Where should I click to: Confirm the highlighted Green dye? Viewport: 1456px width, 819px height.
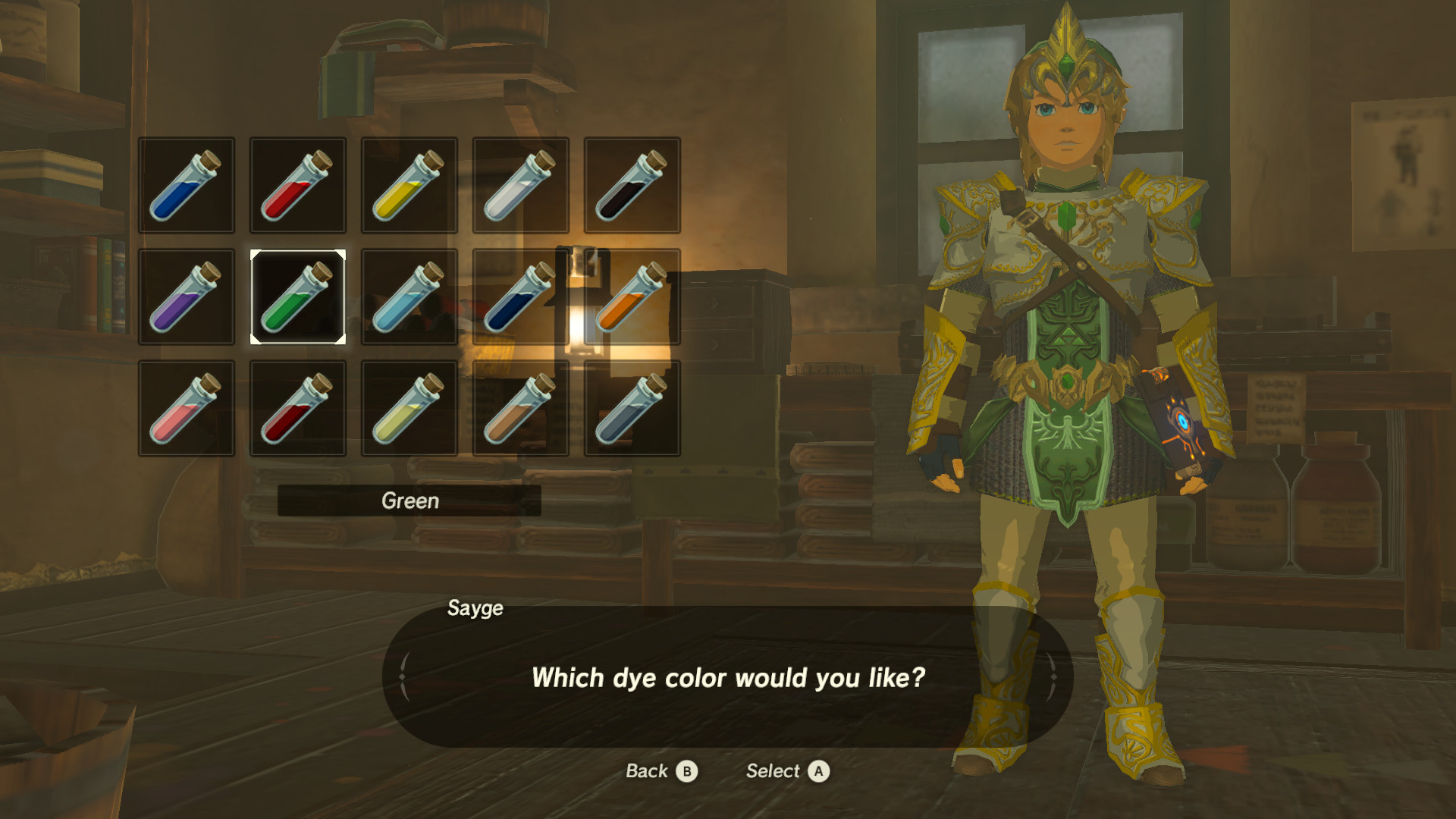point(297,296)
